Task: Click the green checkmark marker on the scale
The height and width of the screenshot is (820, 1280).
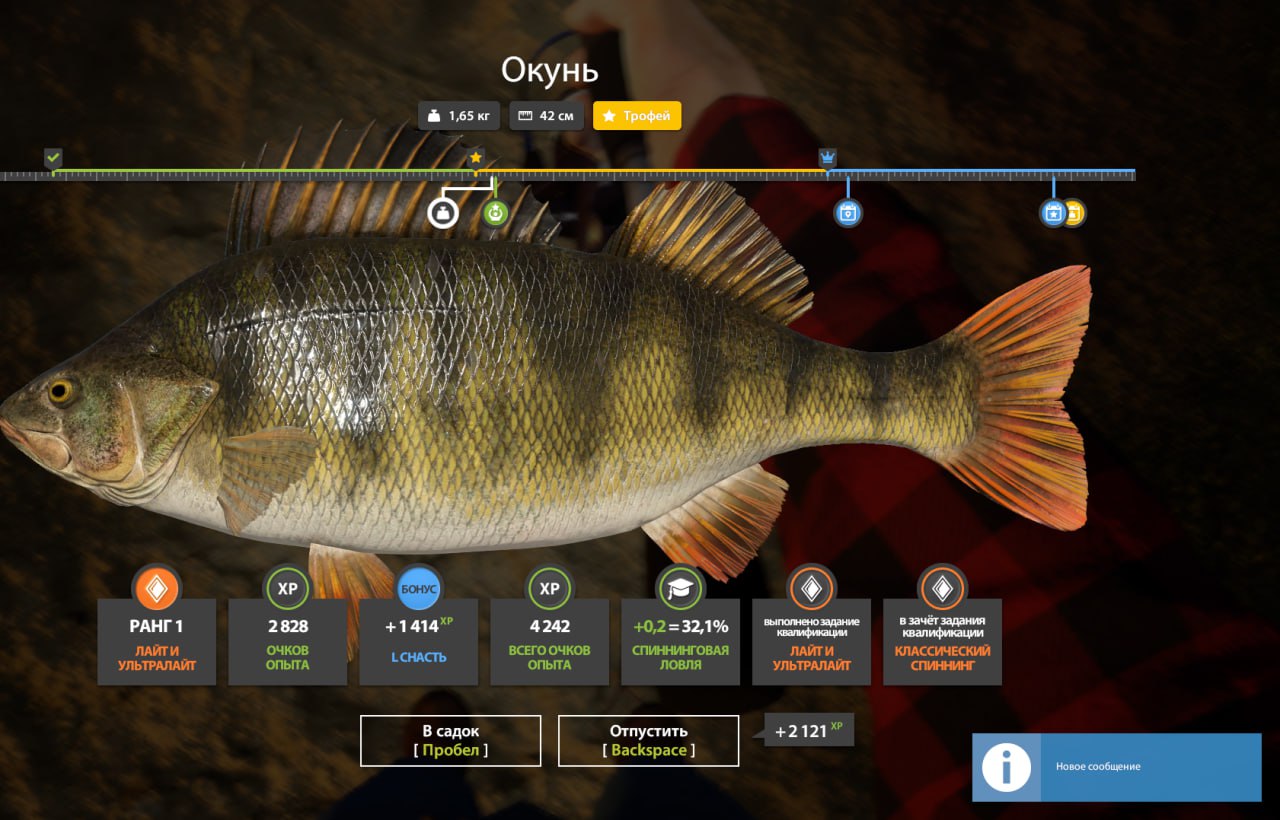Action: (x=53, y=157)
